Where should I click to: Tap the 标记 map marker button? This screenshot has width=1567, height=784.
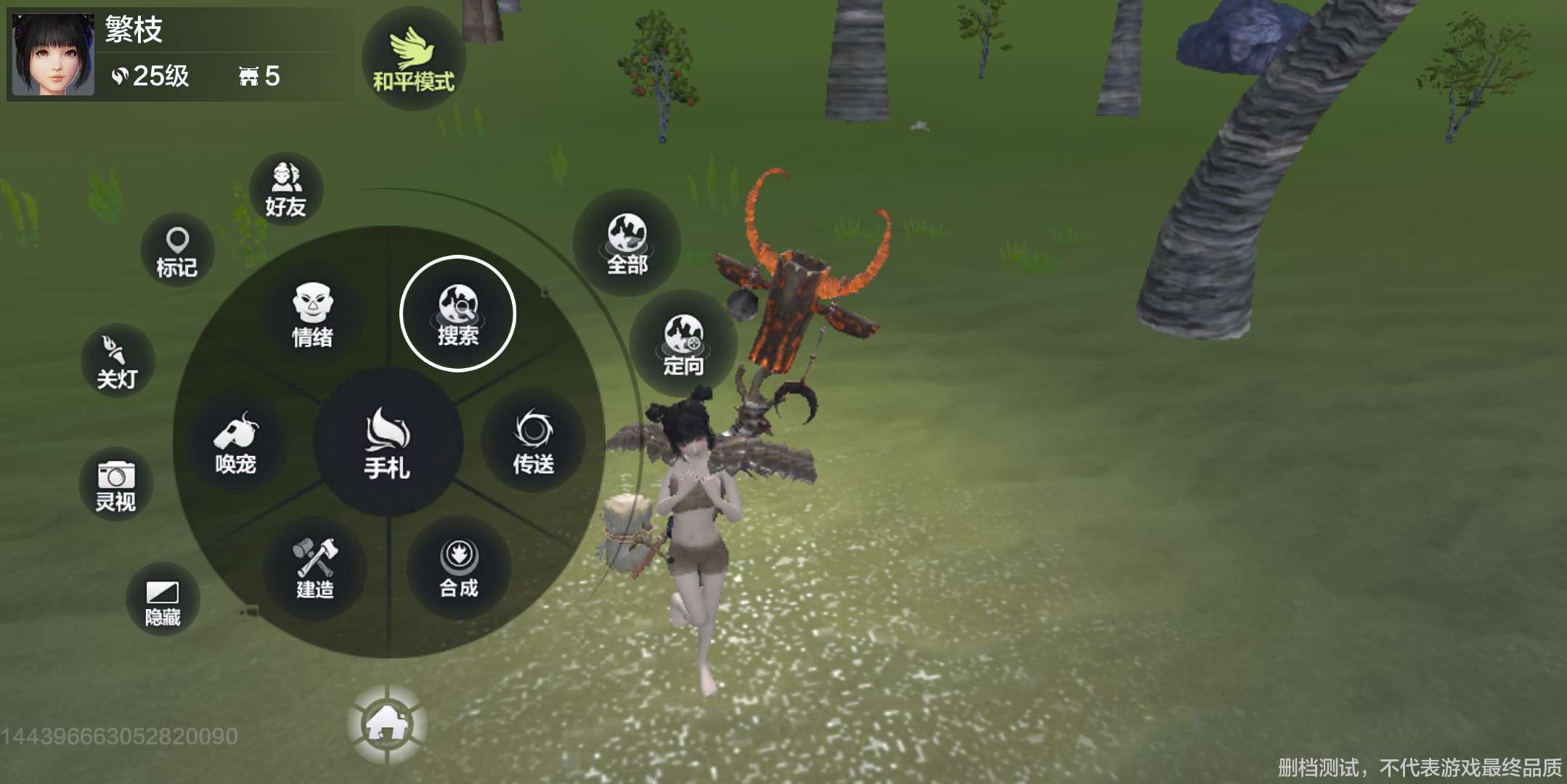click(177, 250)
